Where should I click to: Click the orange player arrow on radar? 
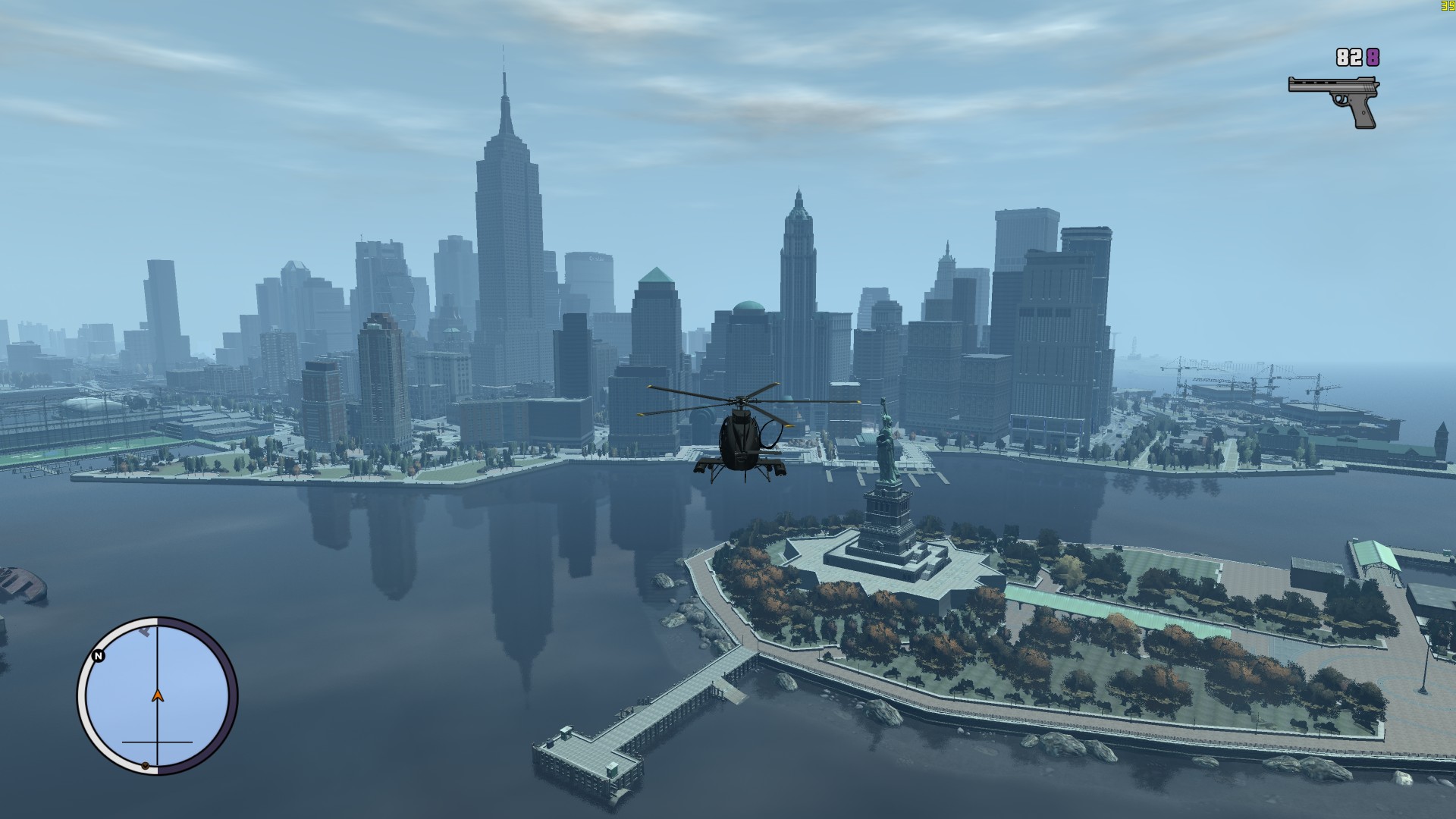pyautogui.click(x=158, y=695)
